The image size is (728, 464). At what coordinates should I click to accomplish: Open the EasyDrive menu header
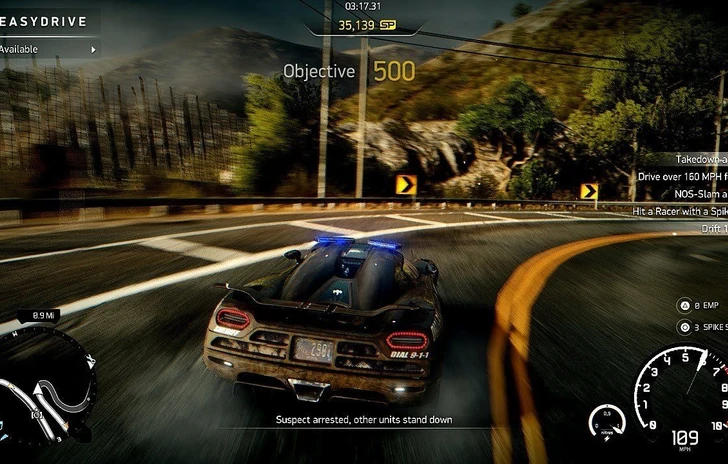[44, 21]
